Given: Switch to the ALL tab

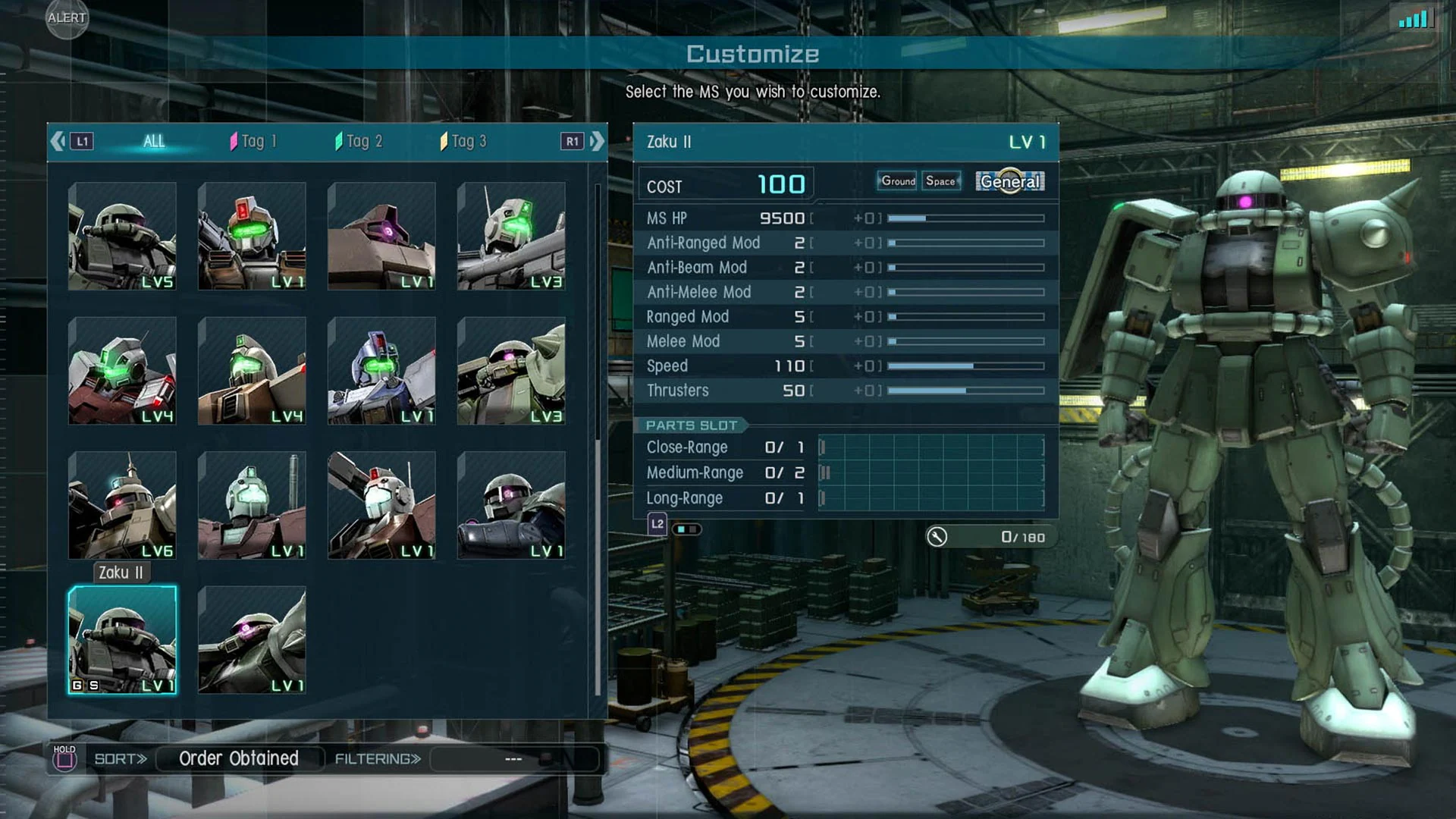Looking at the screenshot, I should click(x=154, y=141).
